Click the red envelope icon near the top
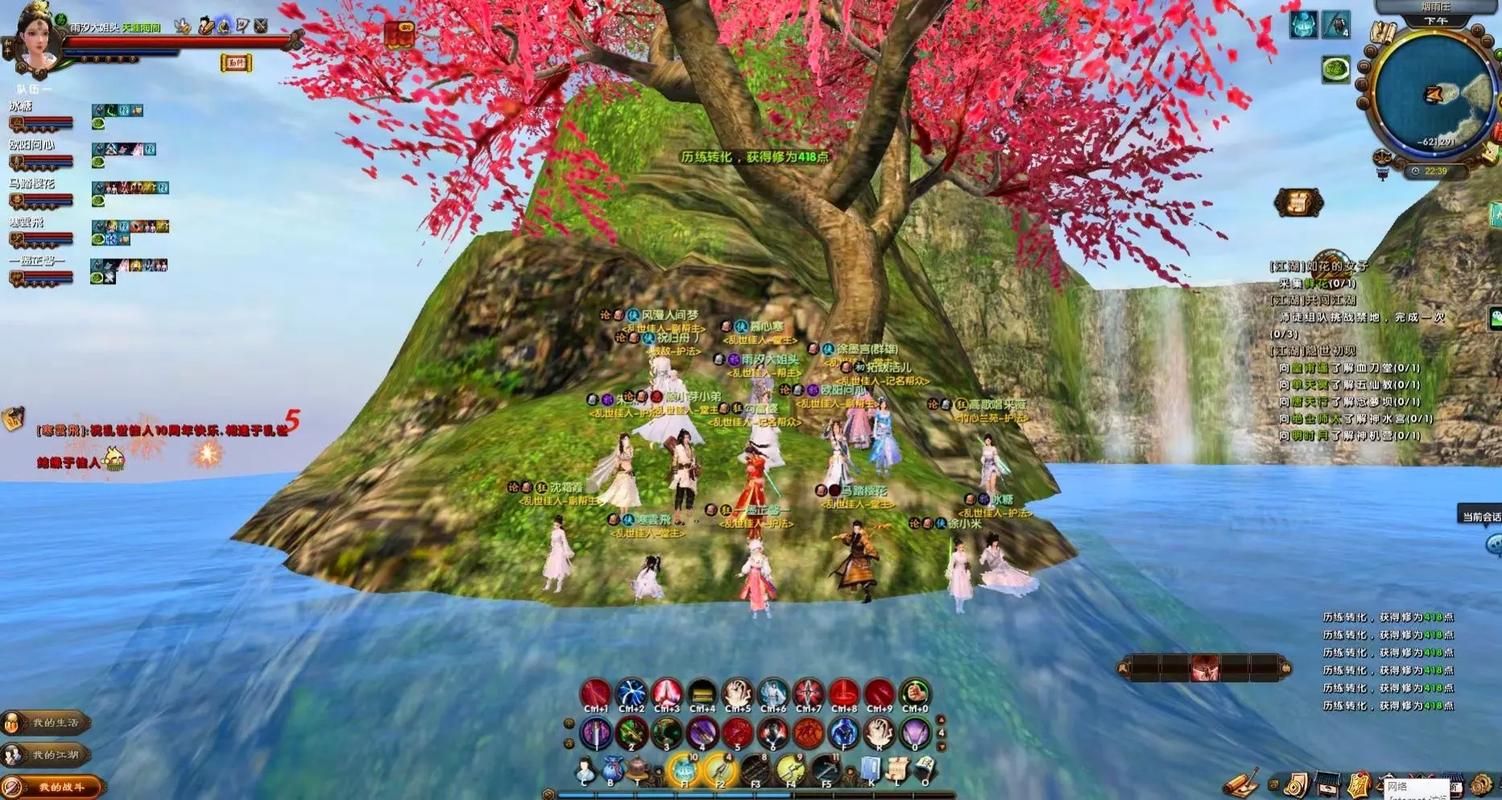The height and width of the screenshot is (800, 1502). [x=400, y=36]
